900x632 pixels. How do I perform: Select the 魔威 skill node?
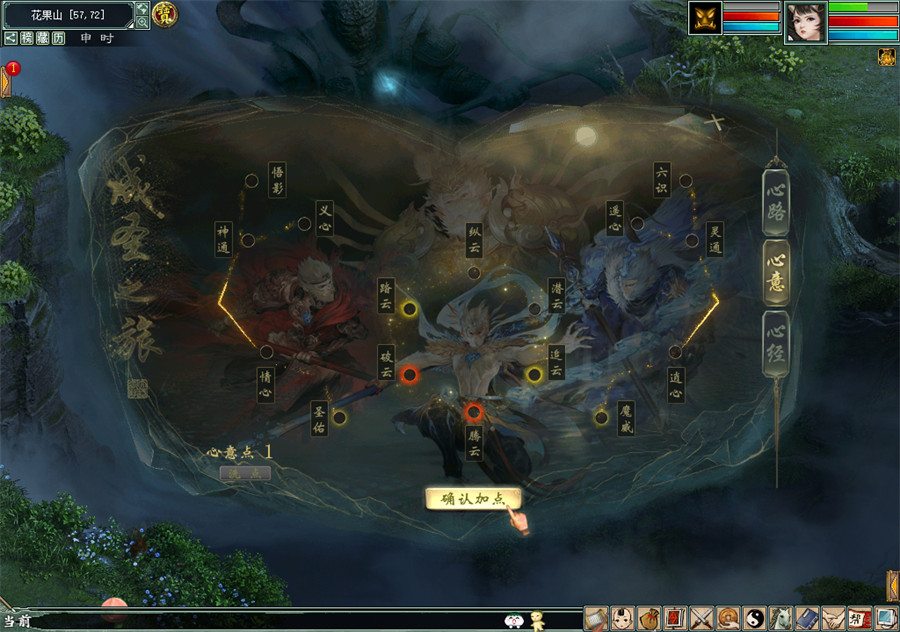[601, 417]
